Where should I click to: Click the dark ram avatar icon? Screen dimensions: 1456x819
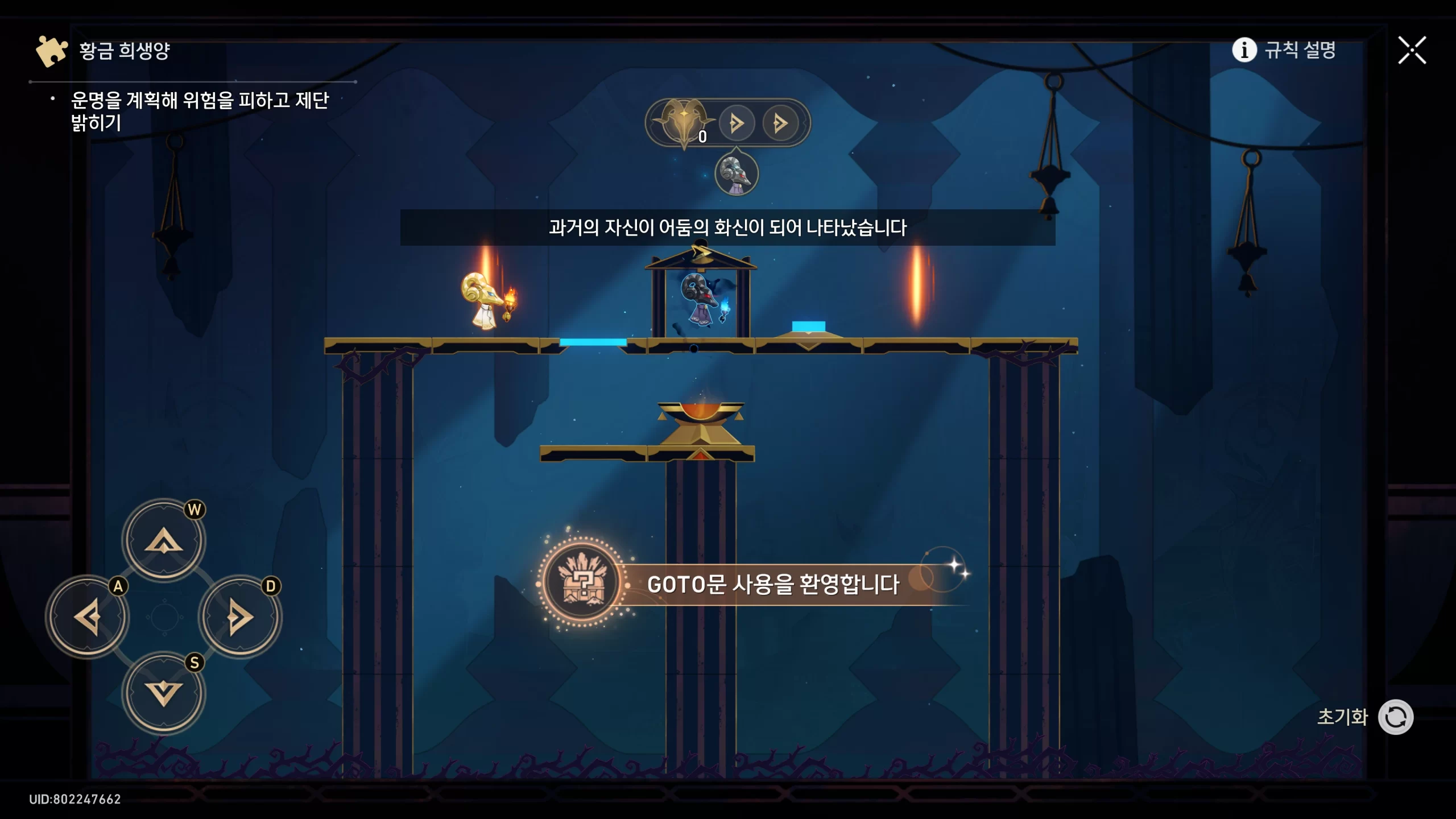click(x=736, y=173)
